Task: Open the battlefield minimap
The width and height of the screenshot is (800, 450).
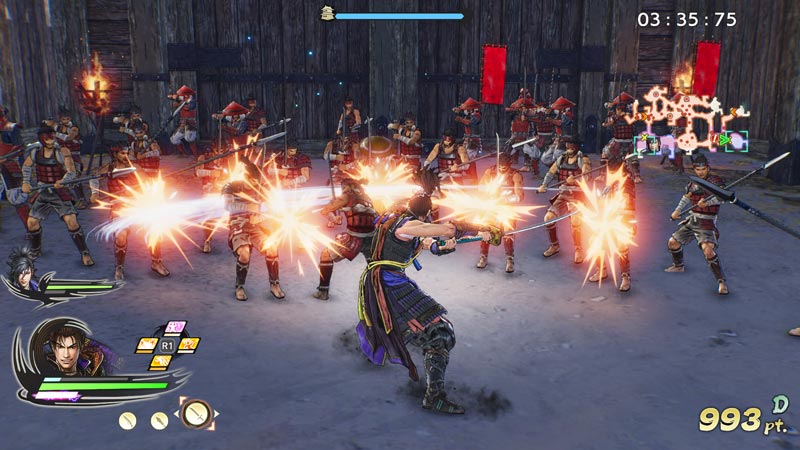Action: [692, 120]
